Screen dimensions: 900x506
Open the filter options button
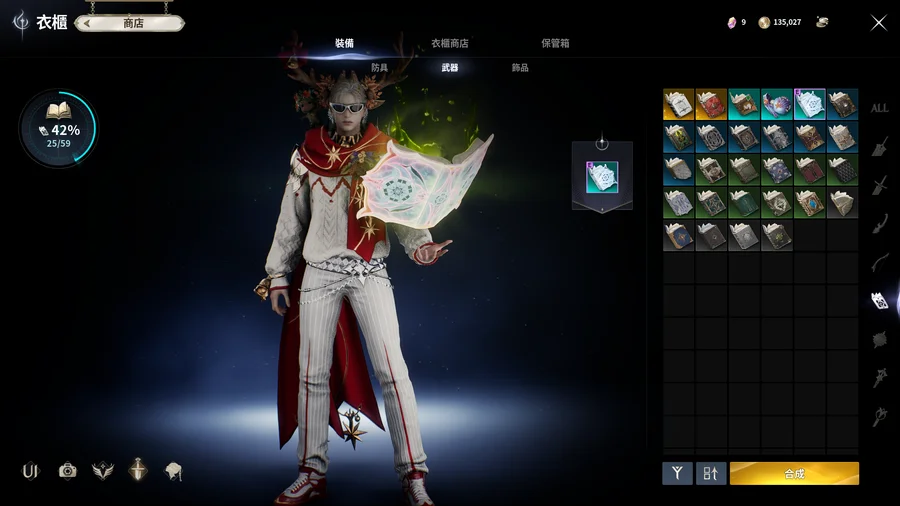(677, 473)
